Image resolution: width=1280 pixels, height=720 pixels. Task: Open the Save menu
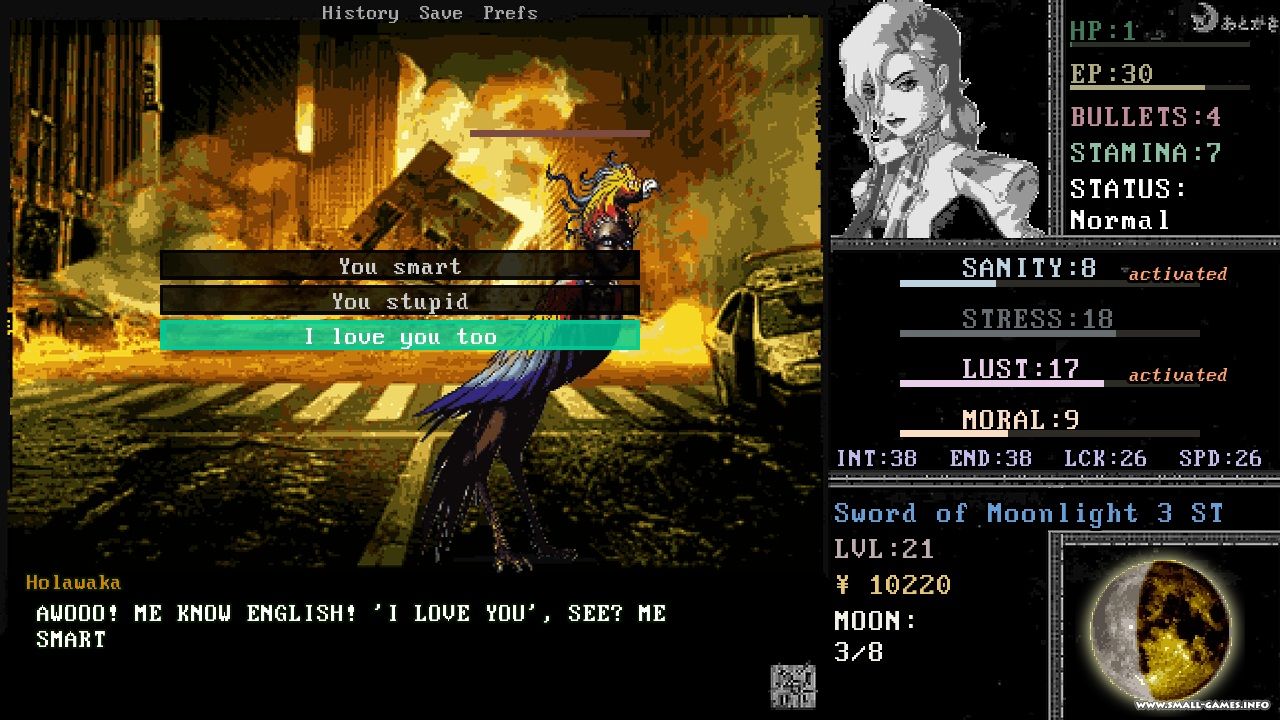tap(440, 13)
